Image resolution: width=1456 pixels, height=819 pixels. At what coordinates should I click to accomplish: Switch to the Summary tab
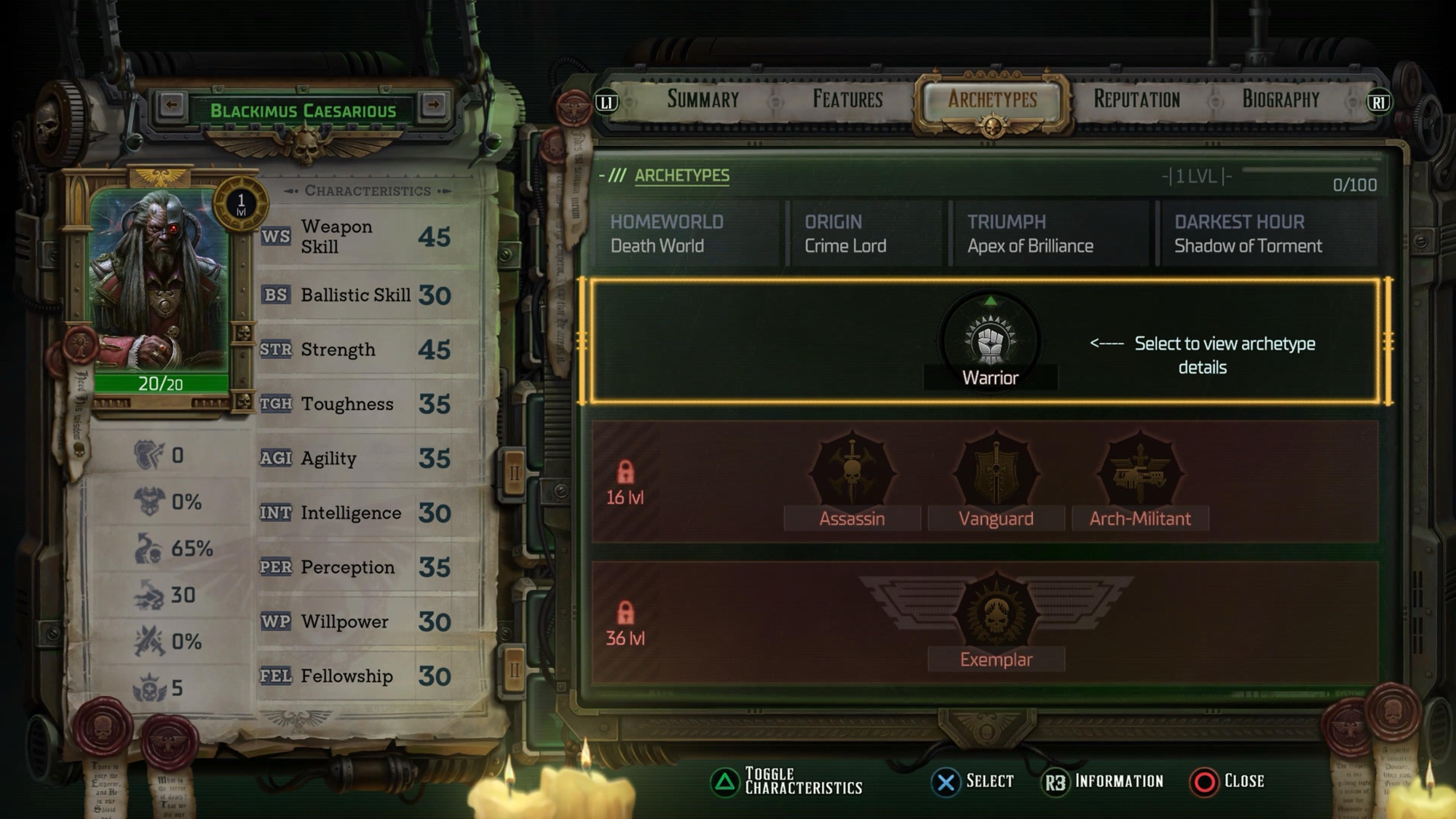point(703,100)
